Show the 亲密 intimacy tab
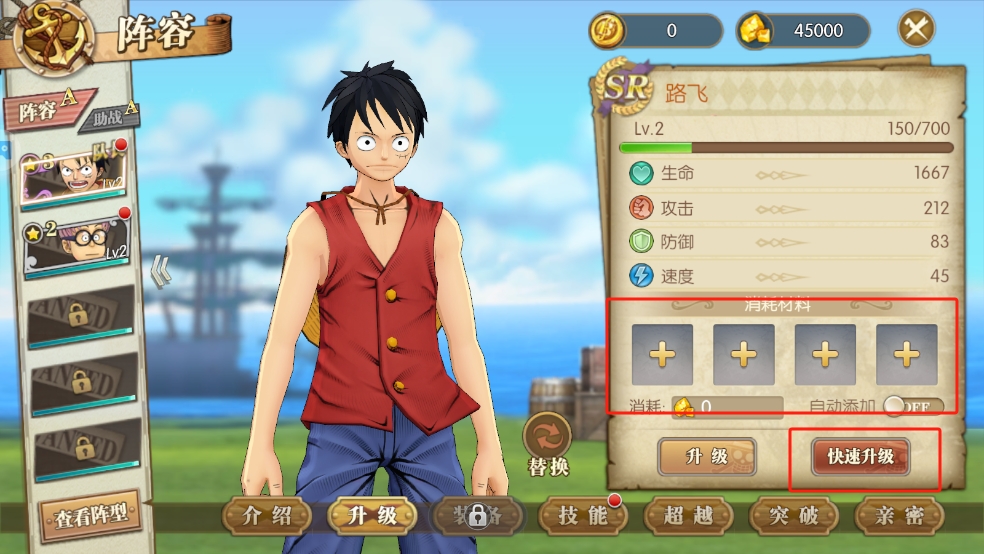Viewport: 984px width, 554px height. 899,516
